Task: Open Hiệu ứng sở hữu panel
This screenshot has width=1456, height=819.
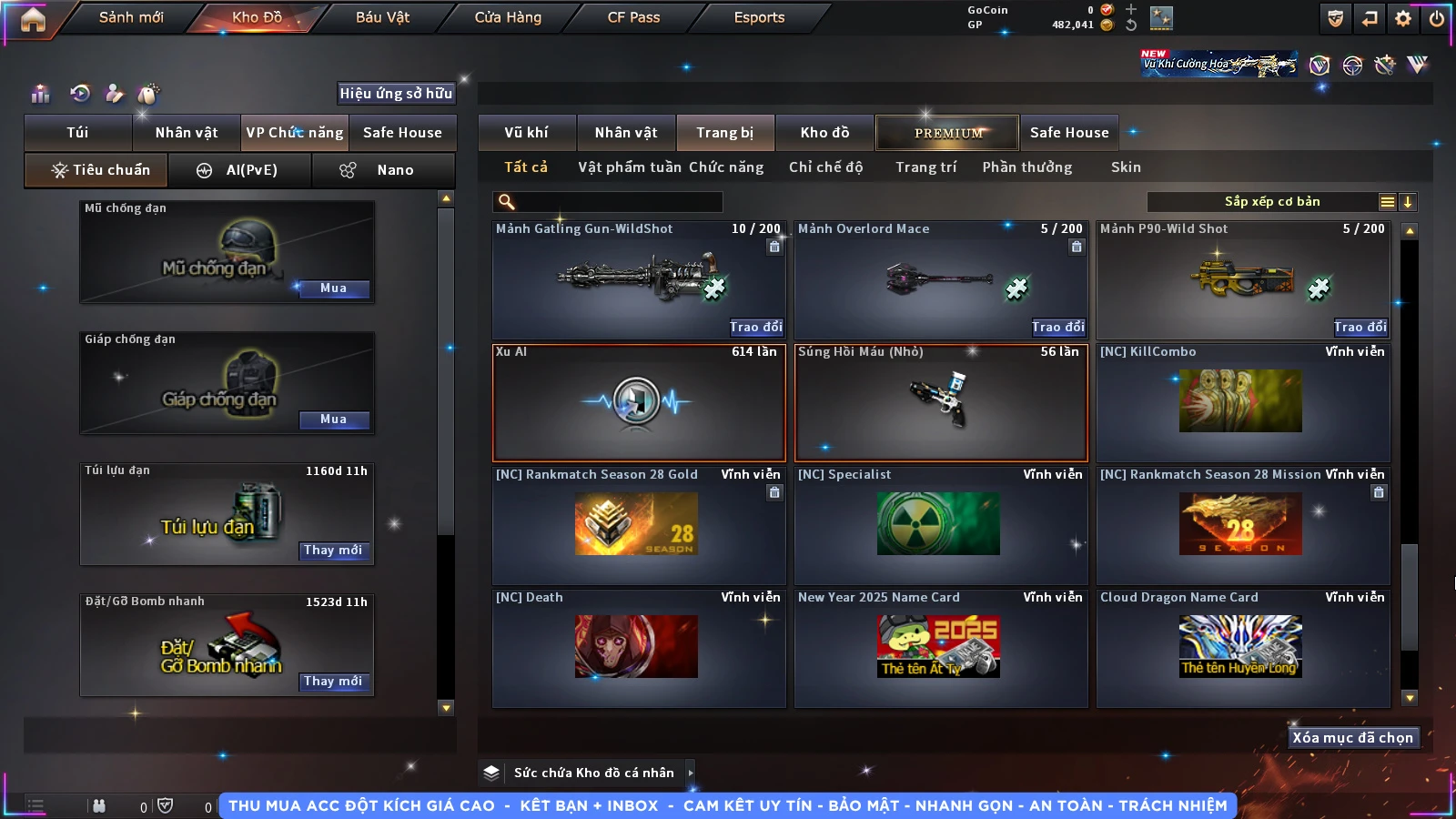Action: (x=396, y=94)
